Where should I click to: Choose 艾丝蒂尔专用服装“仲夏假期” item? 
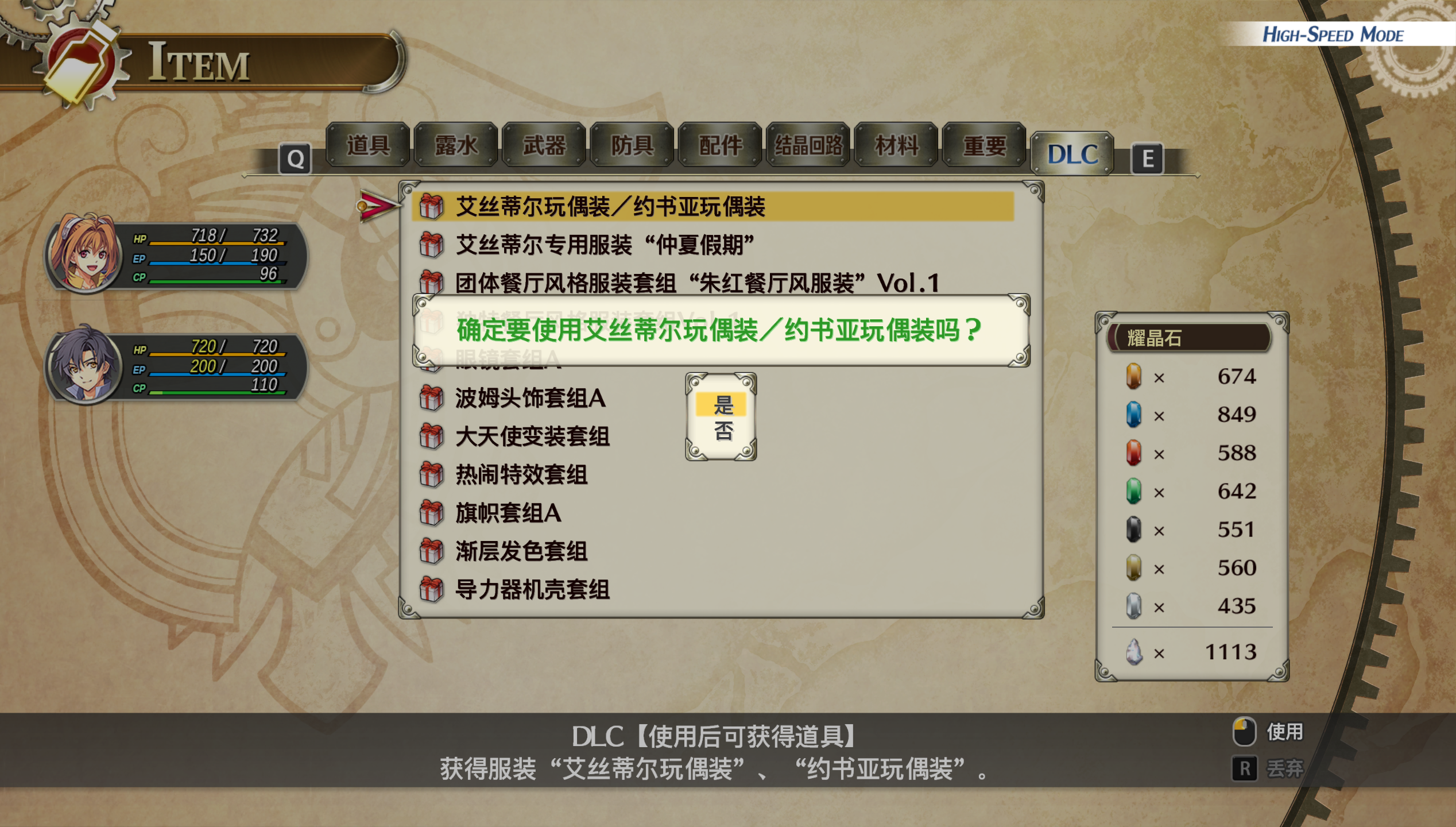604,245
